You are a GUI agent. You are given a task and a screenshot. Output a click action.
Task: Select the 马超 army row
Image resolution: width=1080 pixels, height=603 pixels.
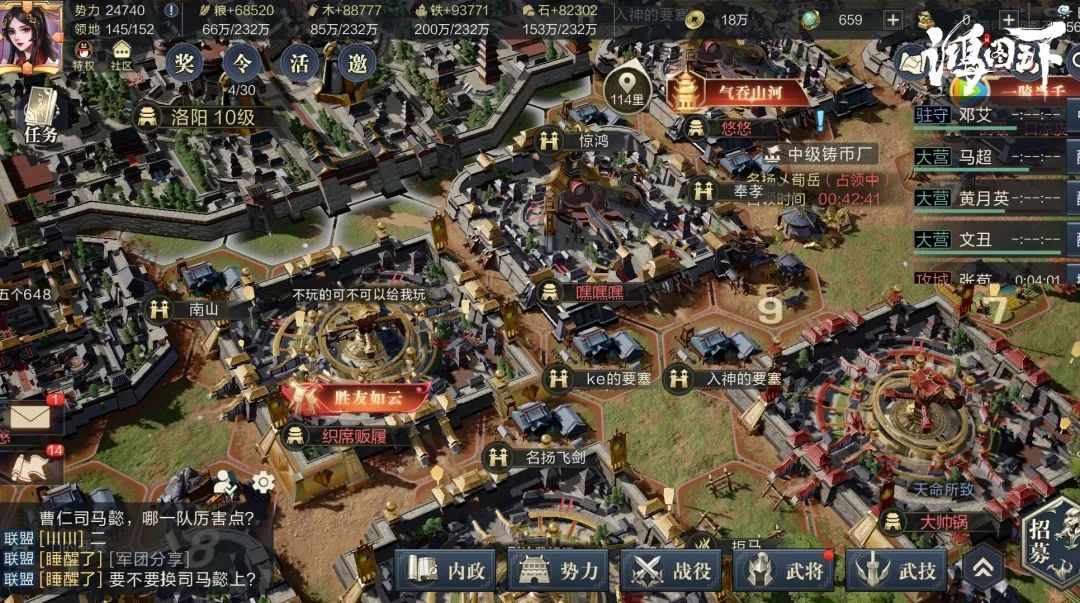990,157
